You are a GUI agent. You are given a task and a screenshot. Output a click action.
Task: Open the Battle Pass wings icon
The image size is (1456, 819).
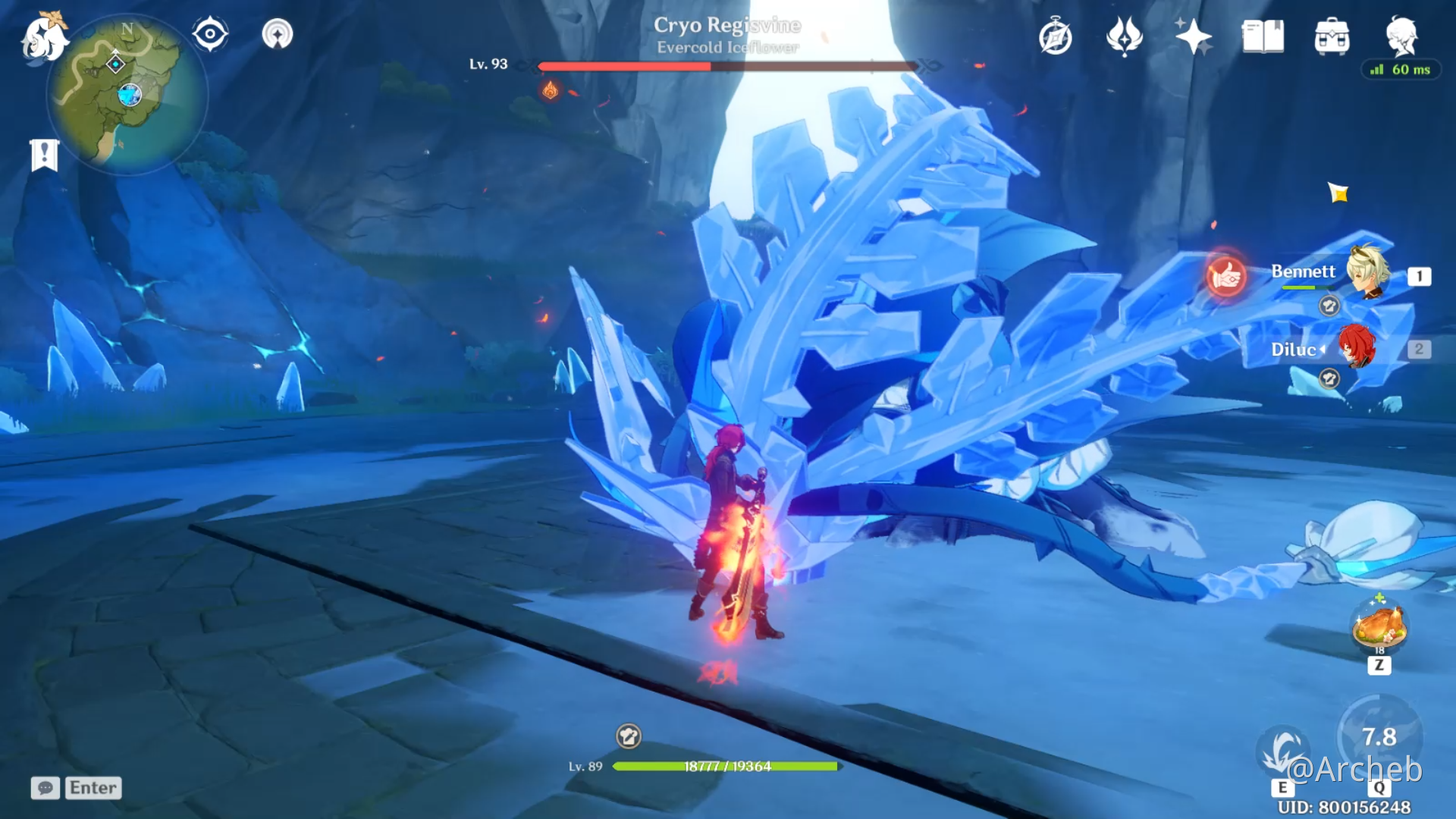[x=1123, y=34]
